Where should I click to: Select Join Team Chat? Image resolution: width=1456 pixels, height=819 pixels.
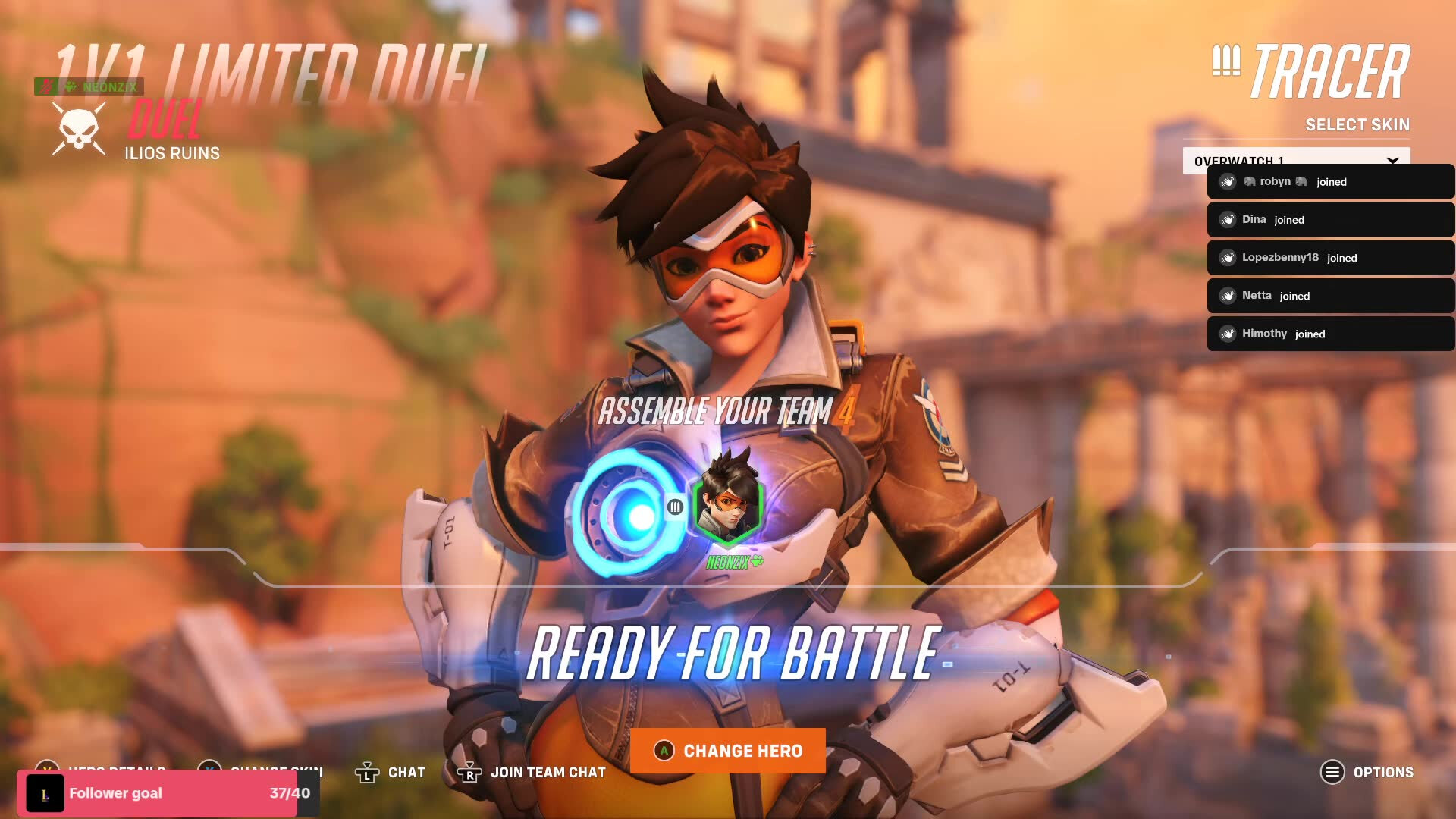coord(532,772)
